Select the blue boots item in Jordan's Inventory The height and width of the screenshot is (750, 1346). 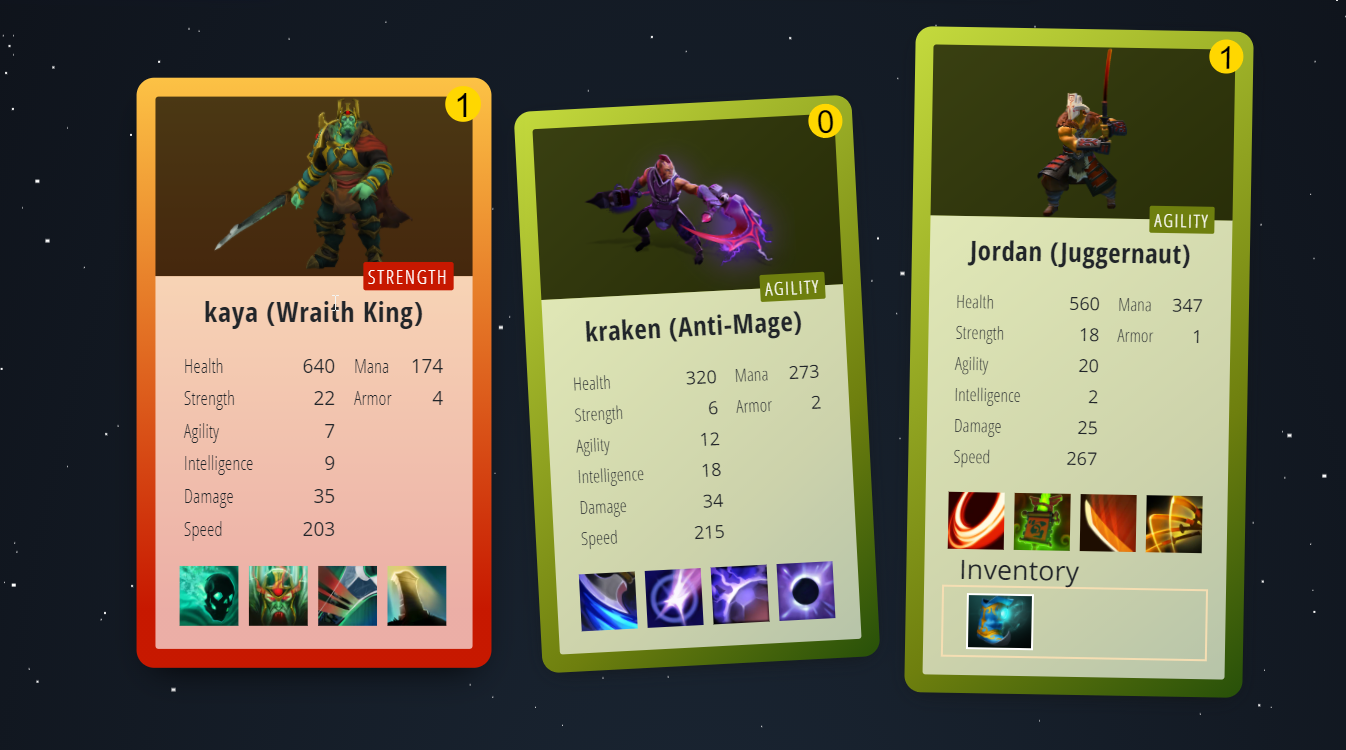pos(997,621)
